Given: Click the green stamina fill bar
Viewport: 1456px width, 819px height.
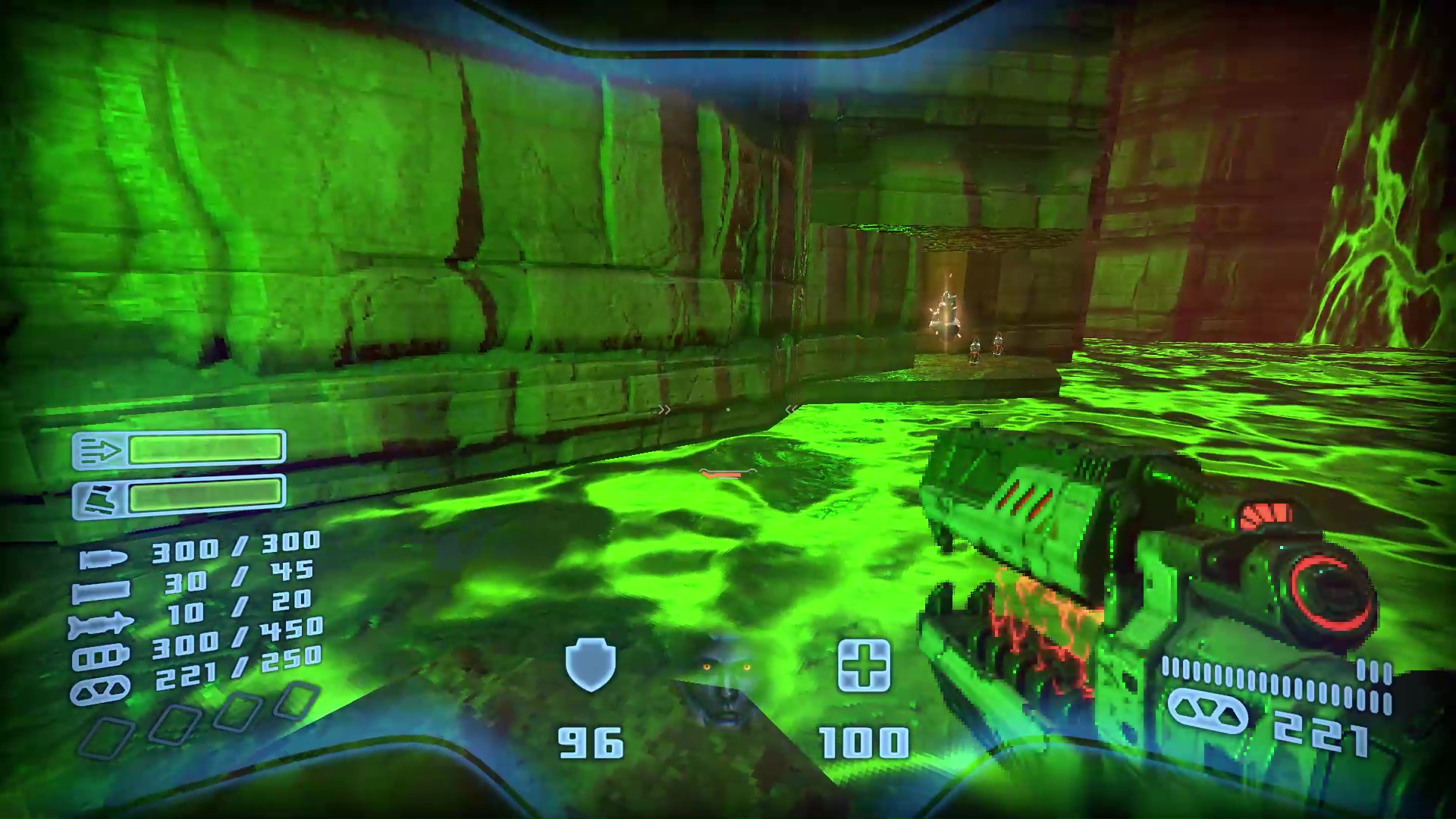Looking at the screenshot, I should point(206,496).
